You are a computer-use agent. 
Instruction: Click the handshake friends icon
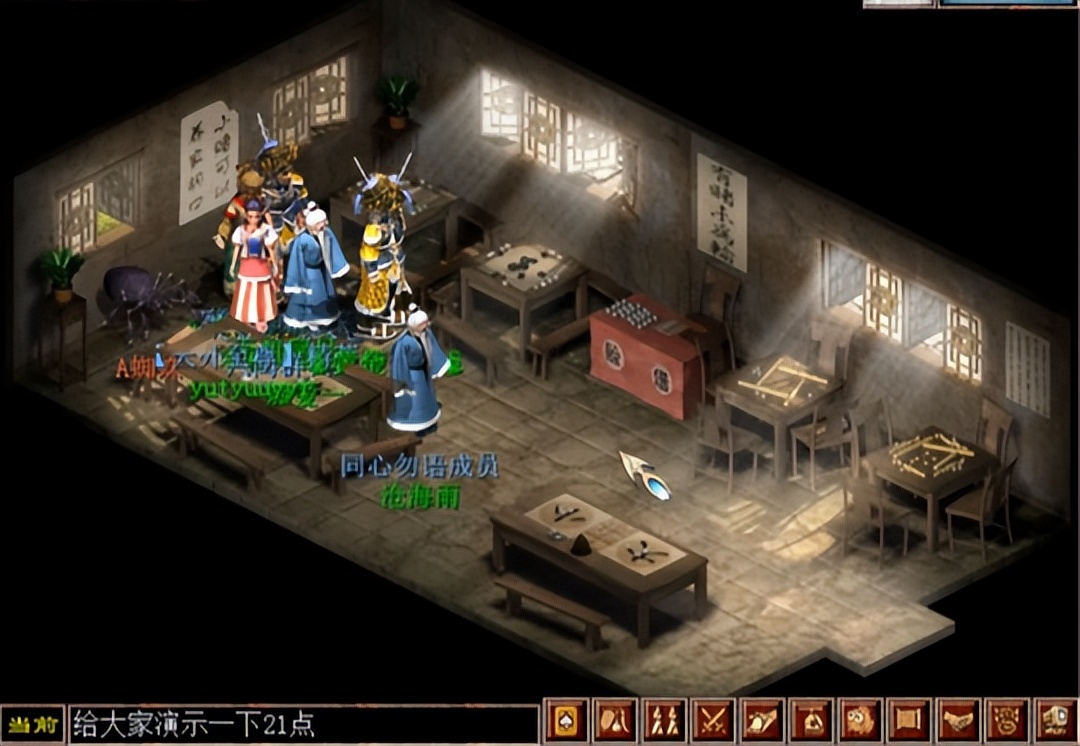[958, 720]
